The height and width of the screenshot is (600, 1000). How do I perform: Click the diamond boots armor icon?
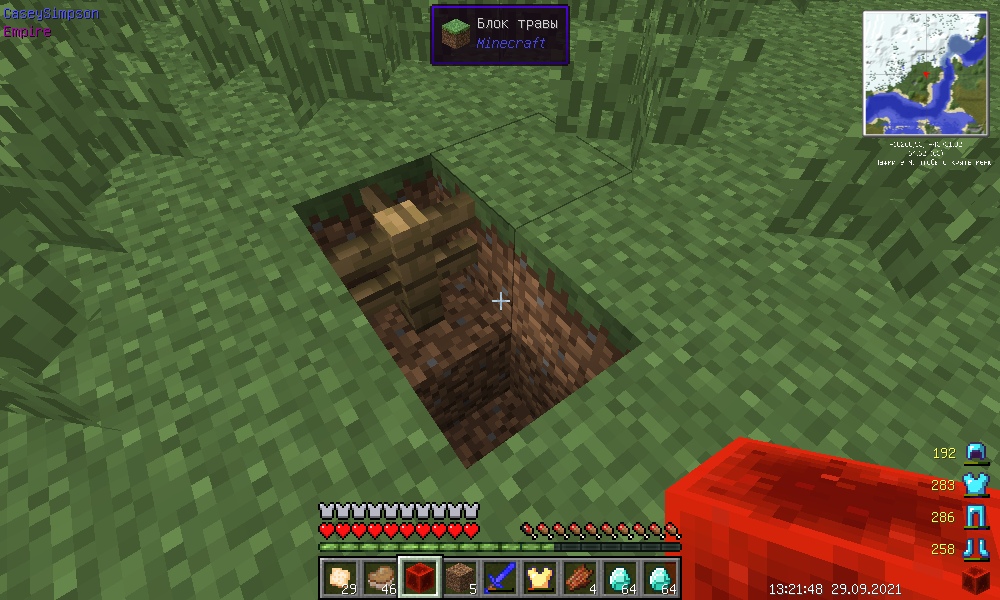coord(975,549)
